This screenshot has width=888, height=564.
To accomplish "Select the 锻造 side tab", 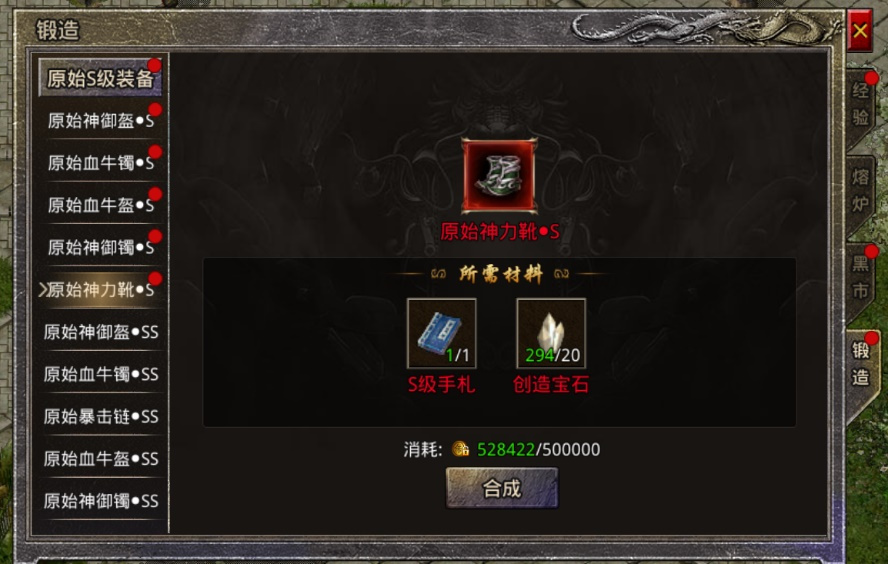I will pos(860,363).
